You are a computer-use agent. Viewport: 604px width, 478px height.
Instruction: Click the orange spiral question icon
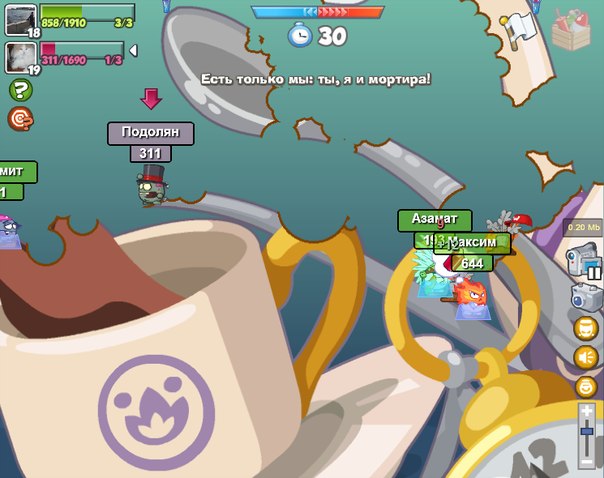coord(19,119)
